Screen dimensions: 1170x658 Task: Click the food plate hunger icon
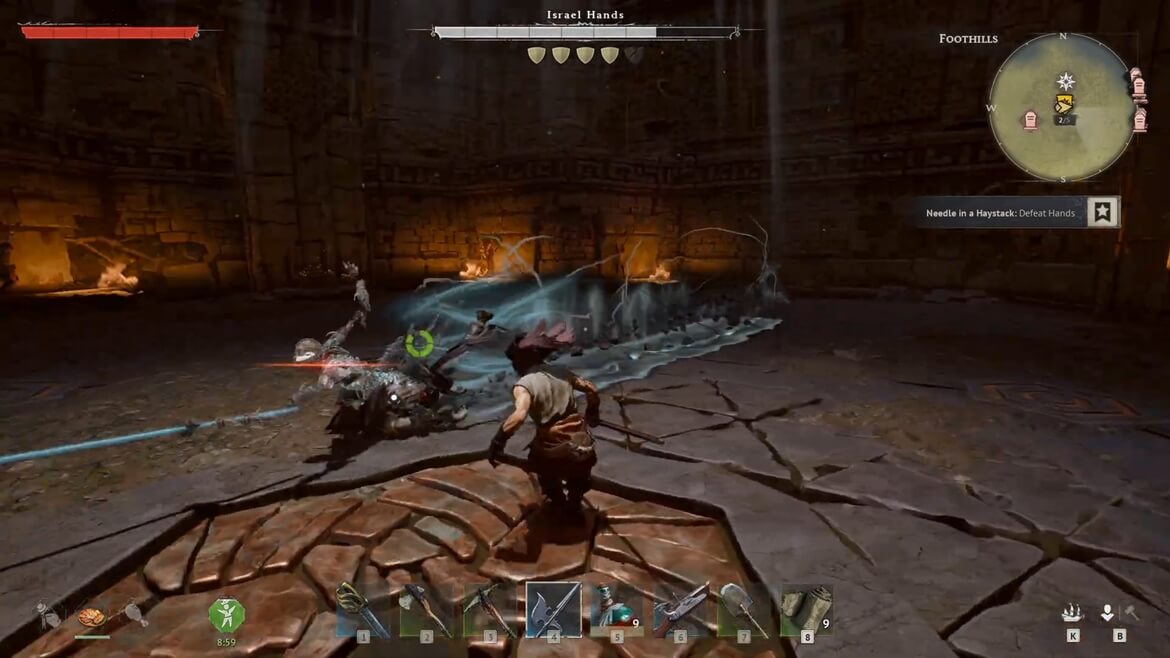pyautogui.click(x=92, y=617)
